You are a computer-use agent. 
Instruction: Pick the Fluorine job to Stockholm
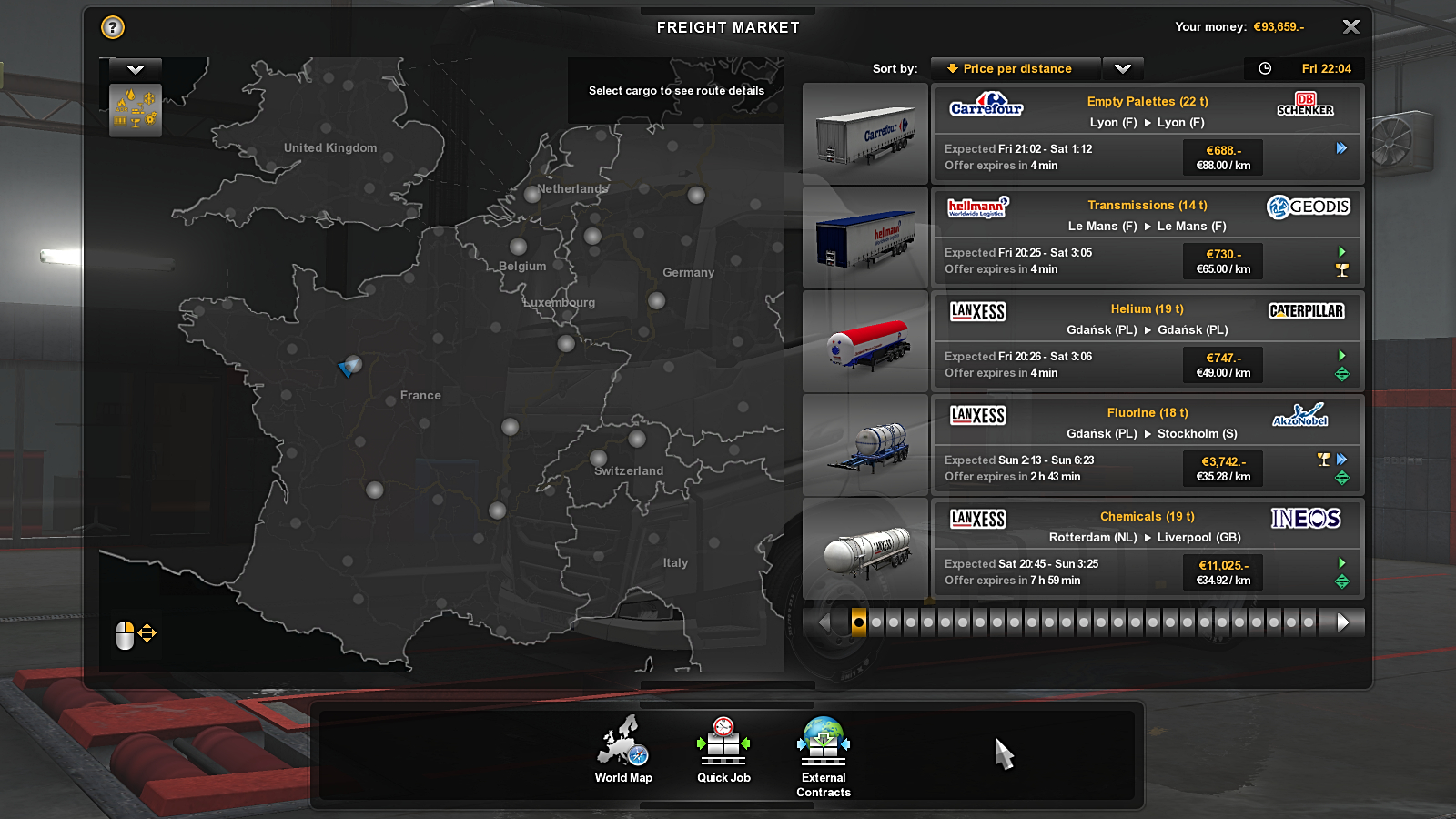click(1147, 445)
